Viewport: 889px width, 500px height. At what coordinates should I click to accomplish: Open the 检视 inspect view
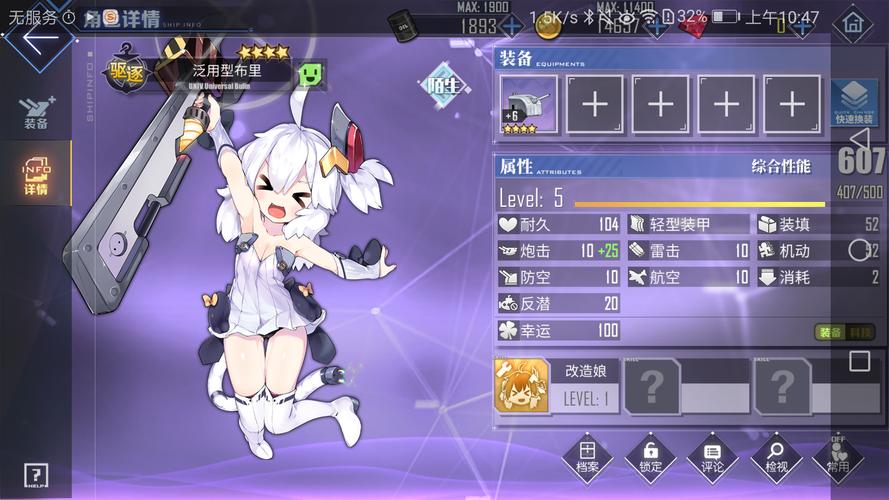click(x=776, y=458)
